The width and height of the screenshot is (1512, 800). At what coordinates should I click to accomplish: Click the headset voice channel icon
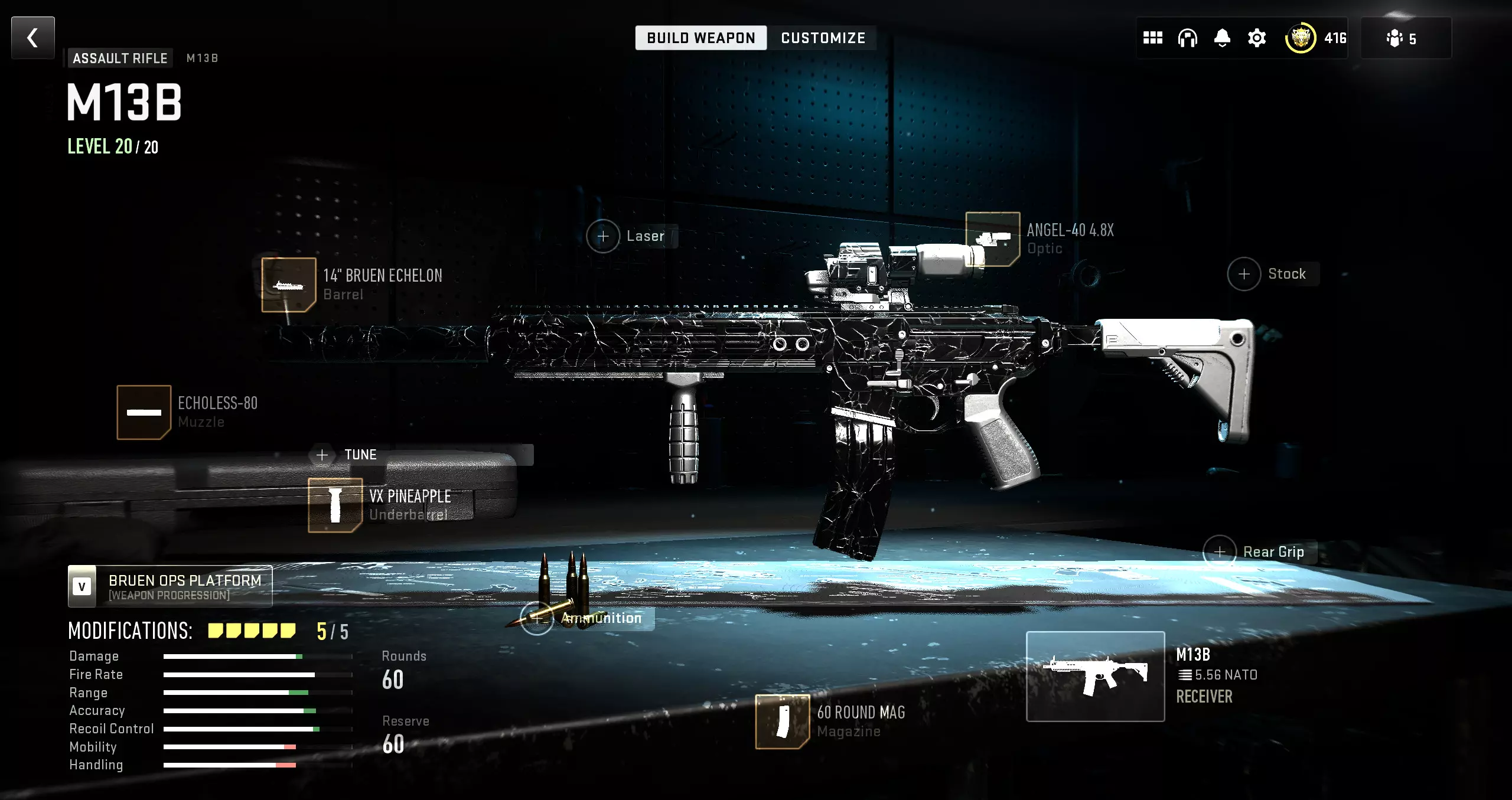[1187, 38]
